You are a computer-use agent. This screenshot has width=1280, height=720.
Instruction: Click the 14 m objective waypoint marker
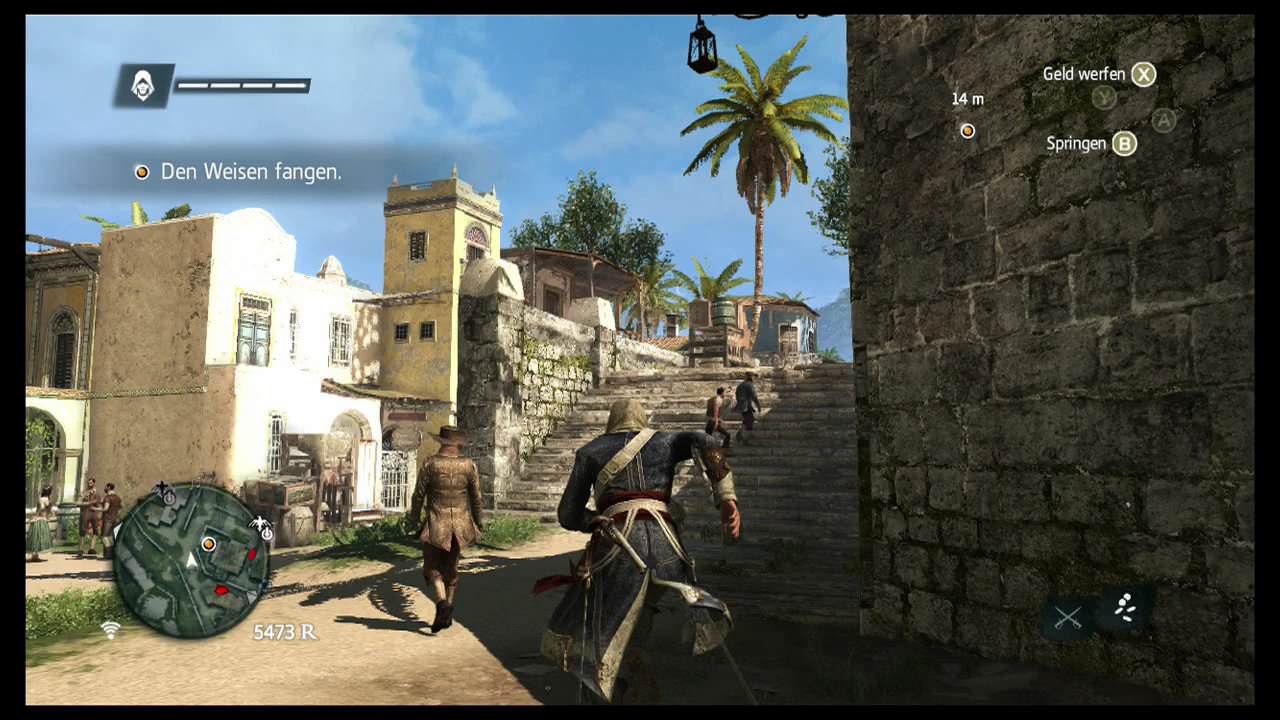[x=967, y=131]
